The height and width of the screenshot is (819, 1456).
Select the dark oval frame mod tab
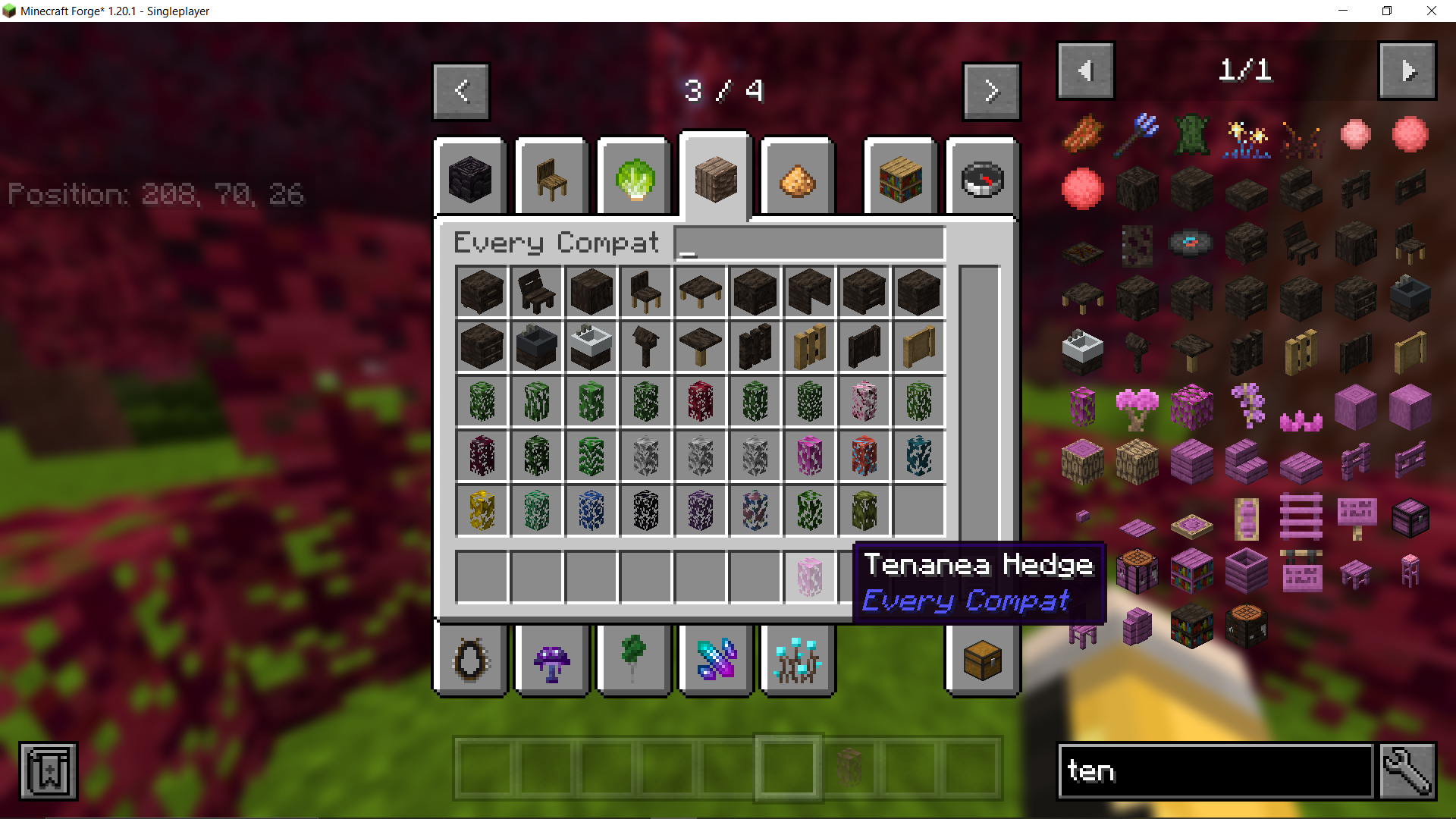tap(469, 661)
